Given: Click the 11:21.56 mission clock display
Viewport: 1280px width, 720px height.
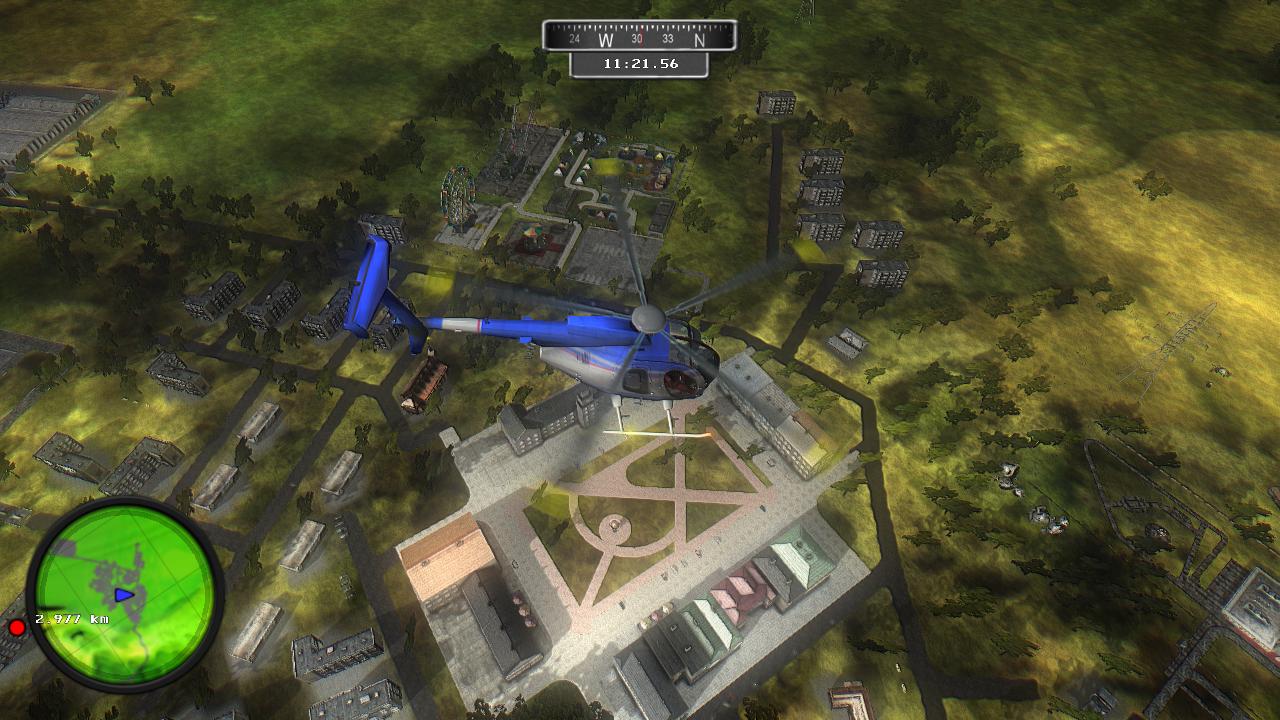Looking at the screenshot, I should click(640, 62).
